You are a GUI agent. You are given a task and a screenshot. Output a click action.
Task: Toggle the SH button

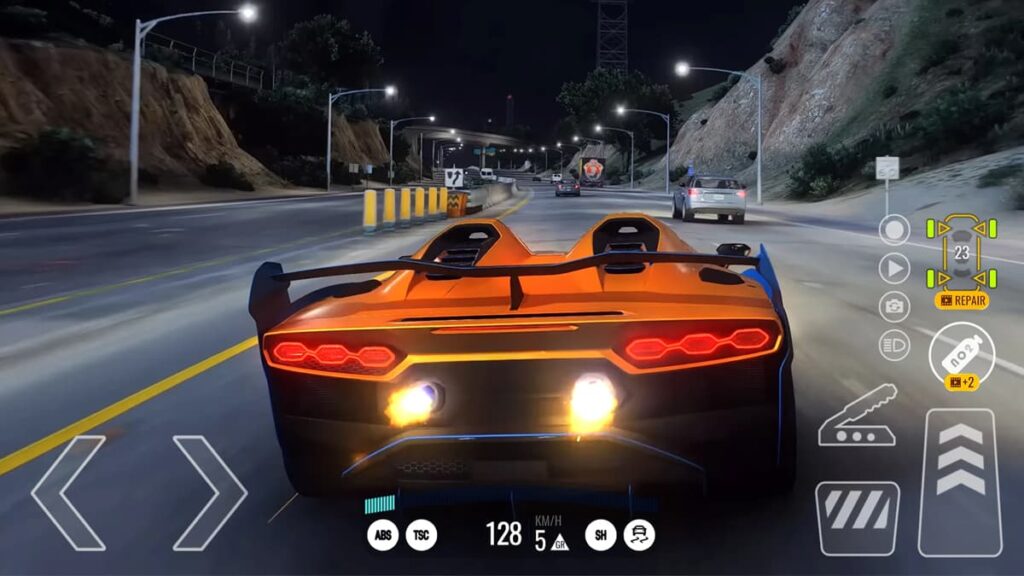[x=600, y=535]
